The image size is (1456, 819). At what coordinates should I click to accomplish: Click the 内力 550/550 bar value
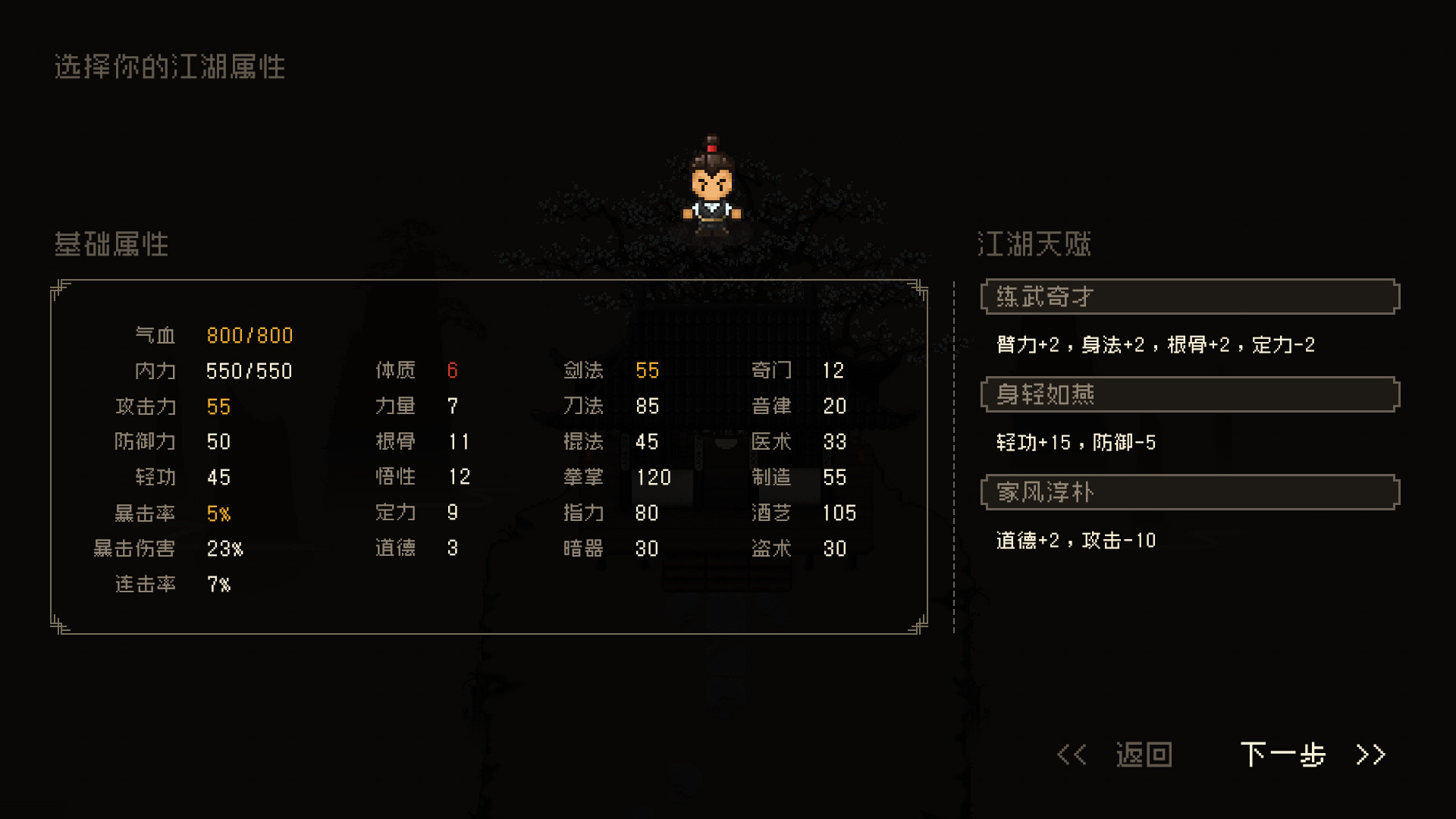click(248, 371)
